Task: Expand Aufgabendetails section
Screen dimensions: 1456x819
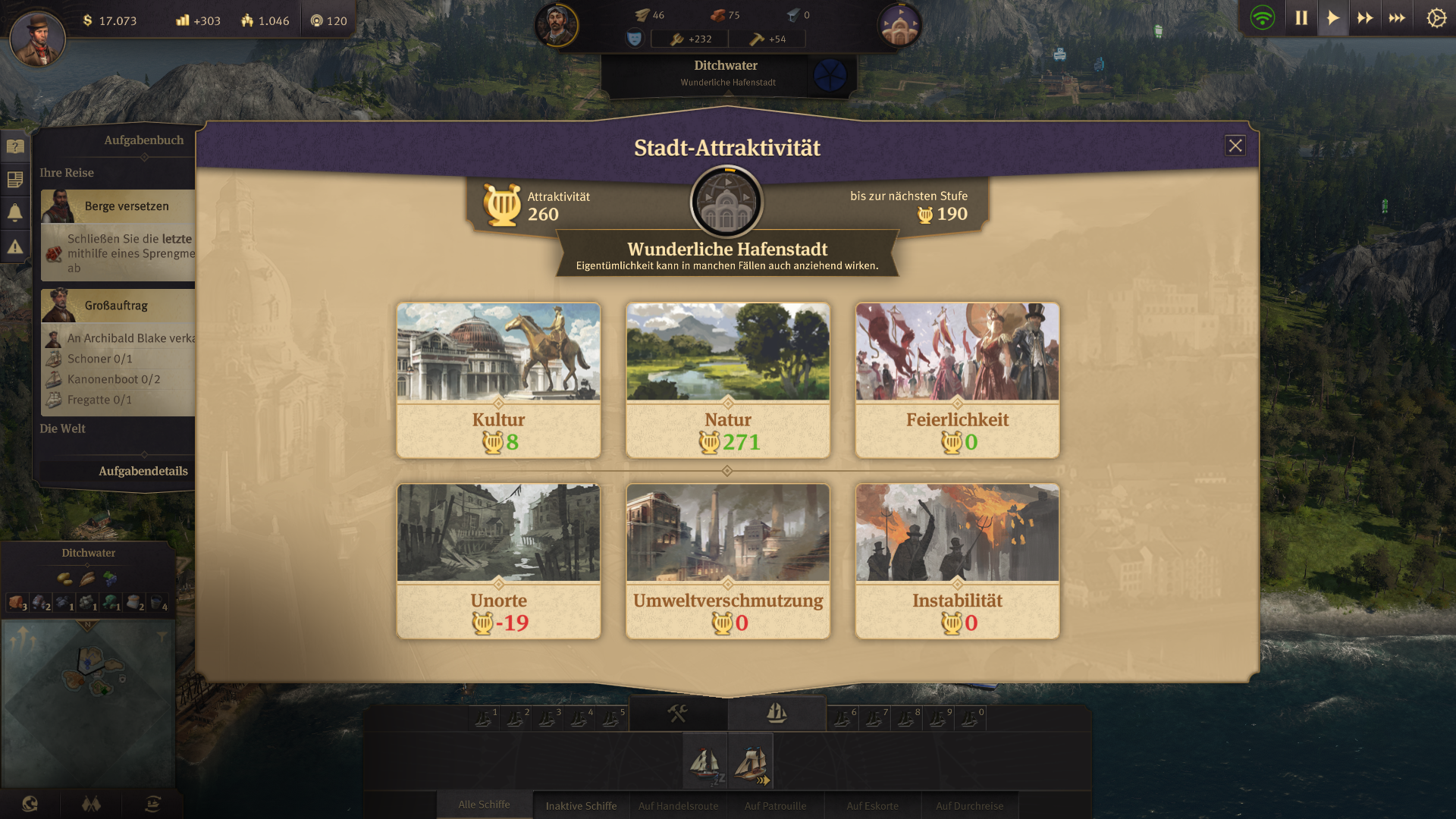Action: point(143,471)
